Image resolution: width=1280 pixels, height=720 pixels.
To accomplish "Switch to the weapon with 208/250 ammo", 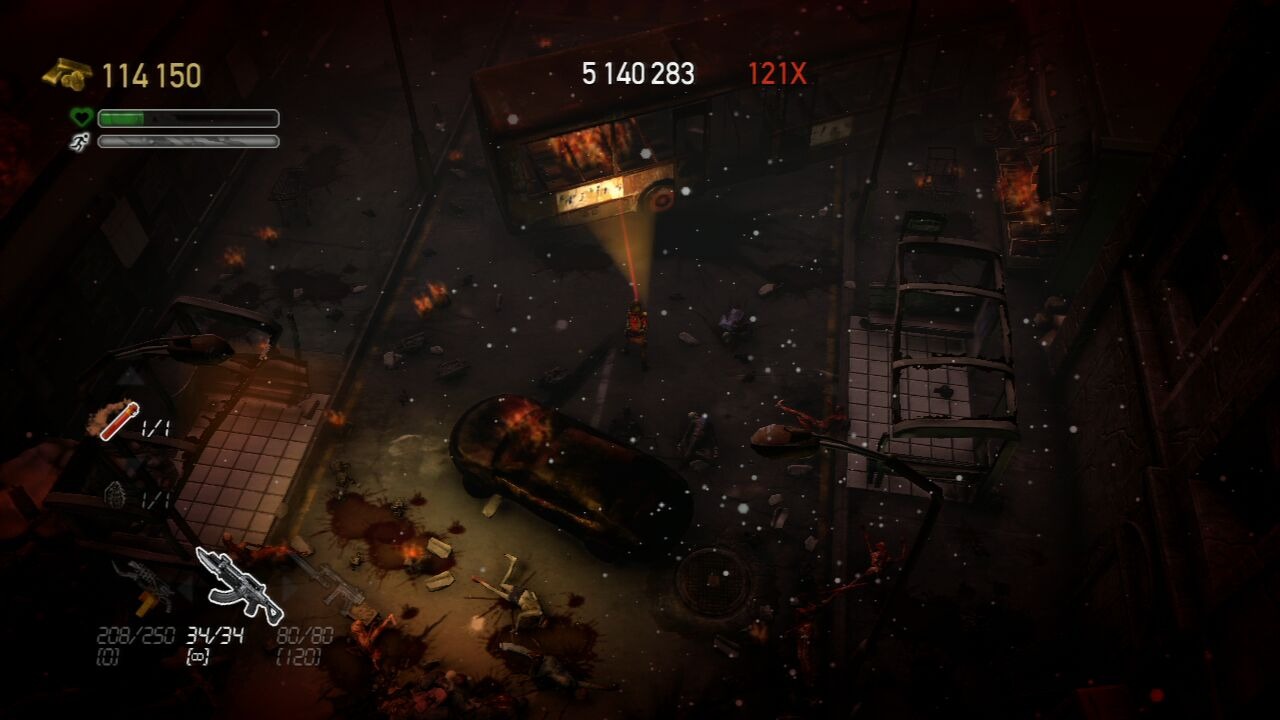I will tap(144, 586).
